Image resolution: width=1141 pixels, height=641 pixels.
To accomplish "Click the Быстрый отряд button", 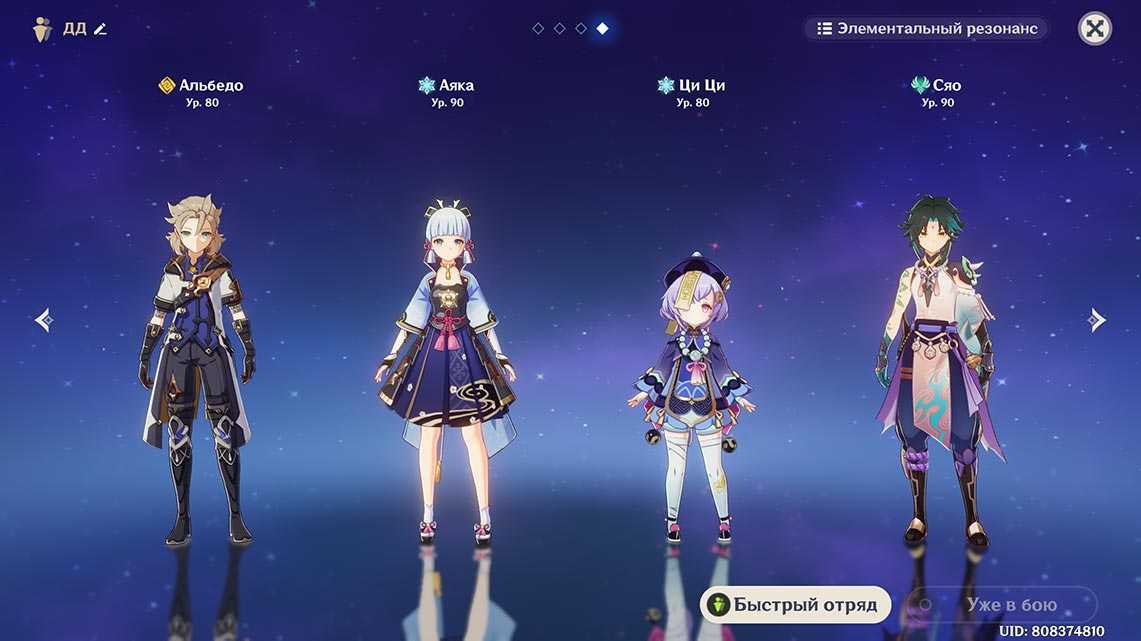I will (795, 604).
